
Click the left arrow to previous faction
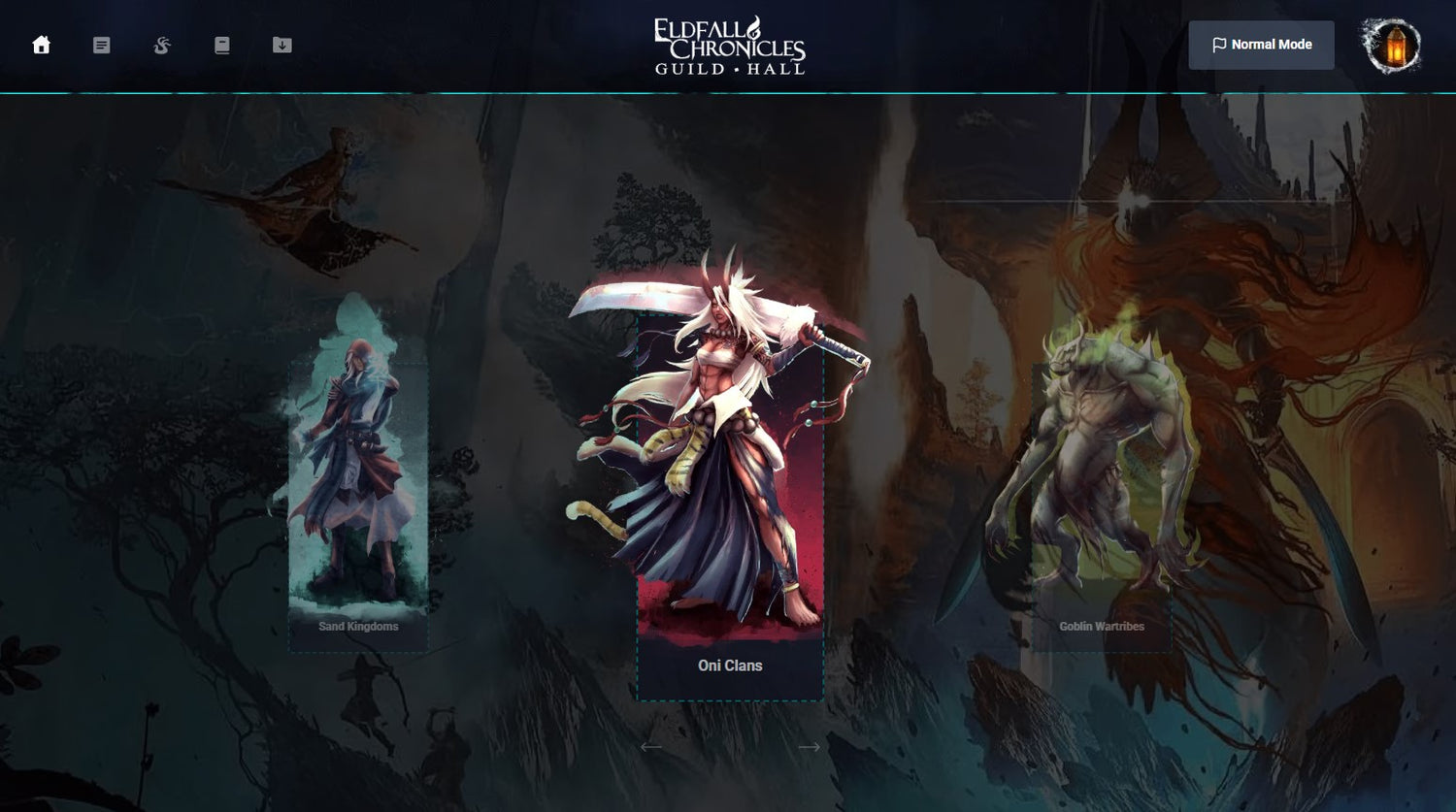point(650,746)
